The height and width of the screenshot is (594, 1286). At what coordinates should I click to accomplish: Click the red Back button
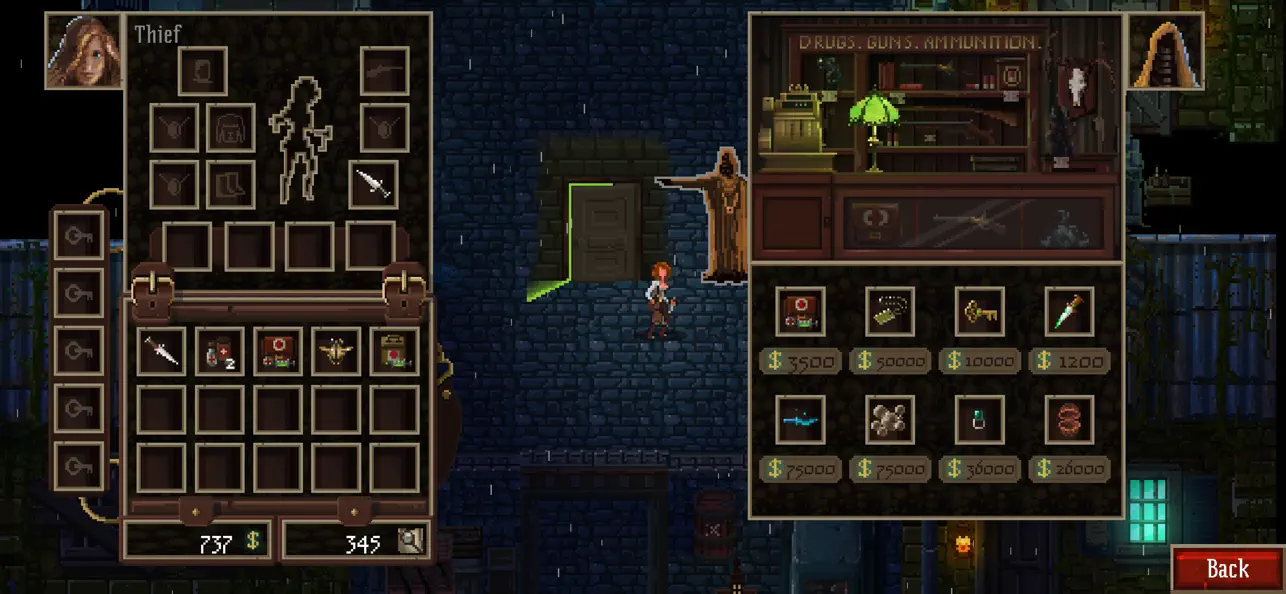coord(1227,569)
